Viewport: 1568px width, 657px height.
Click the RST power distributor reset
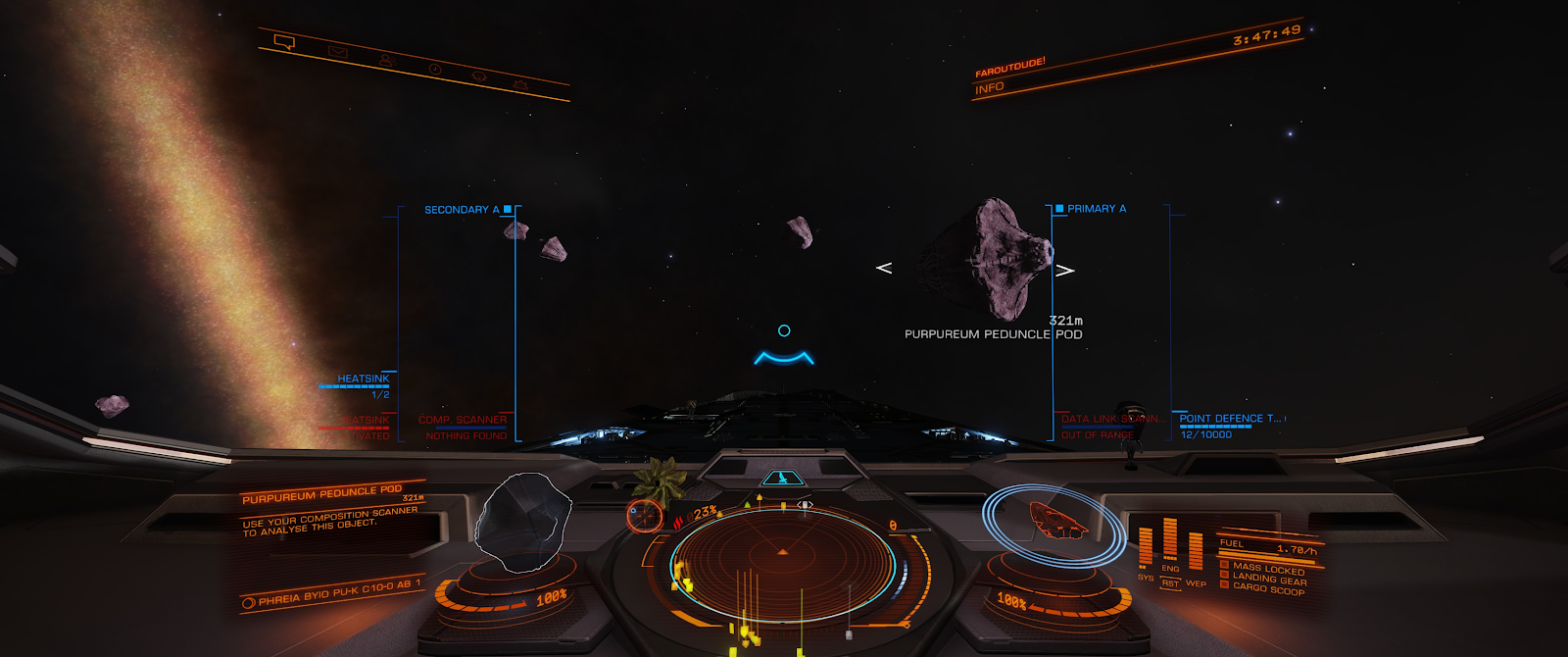tap(1170, 583)
